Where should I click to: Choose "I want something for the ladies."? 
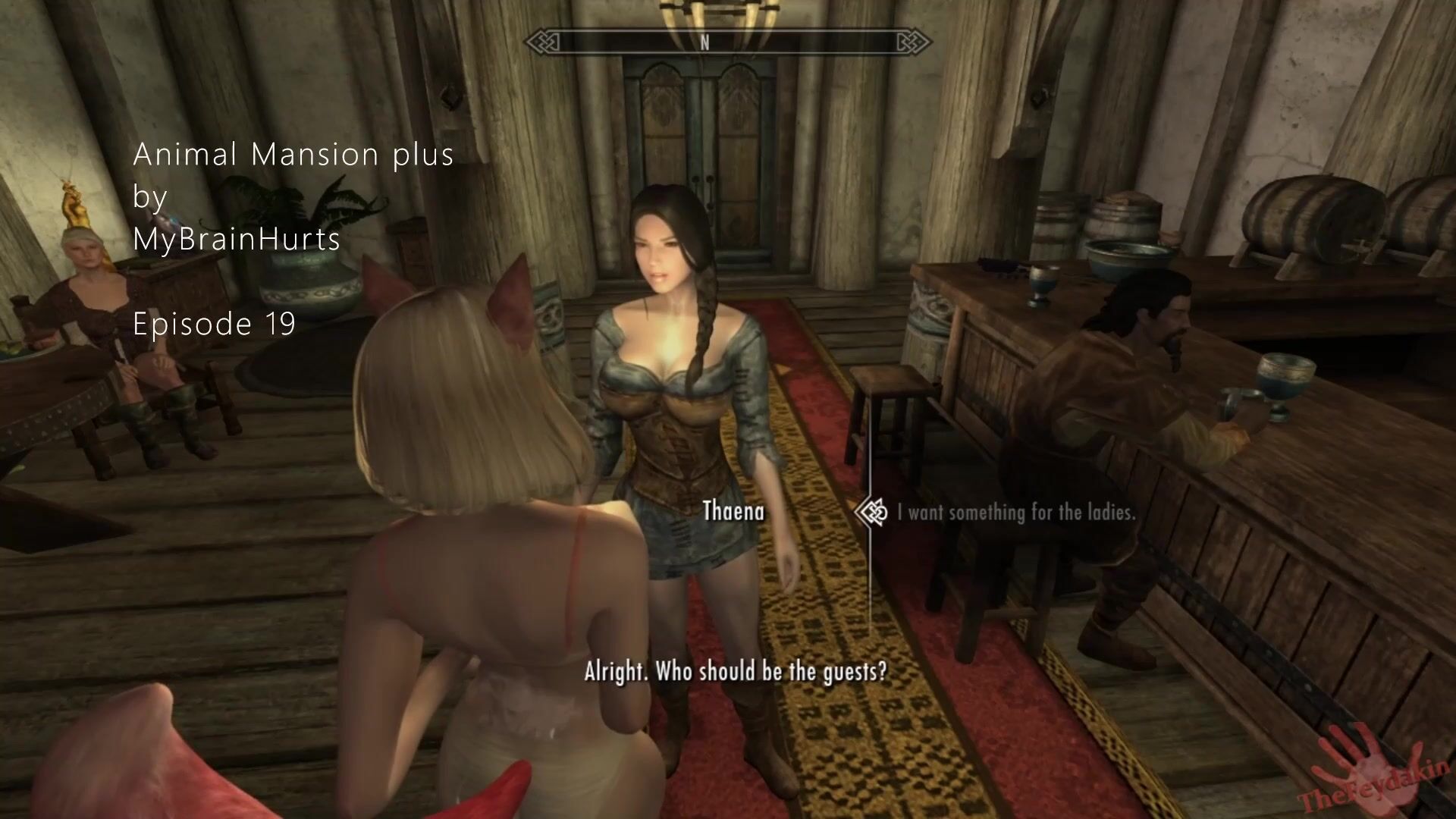point(1016,513)
